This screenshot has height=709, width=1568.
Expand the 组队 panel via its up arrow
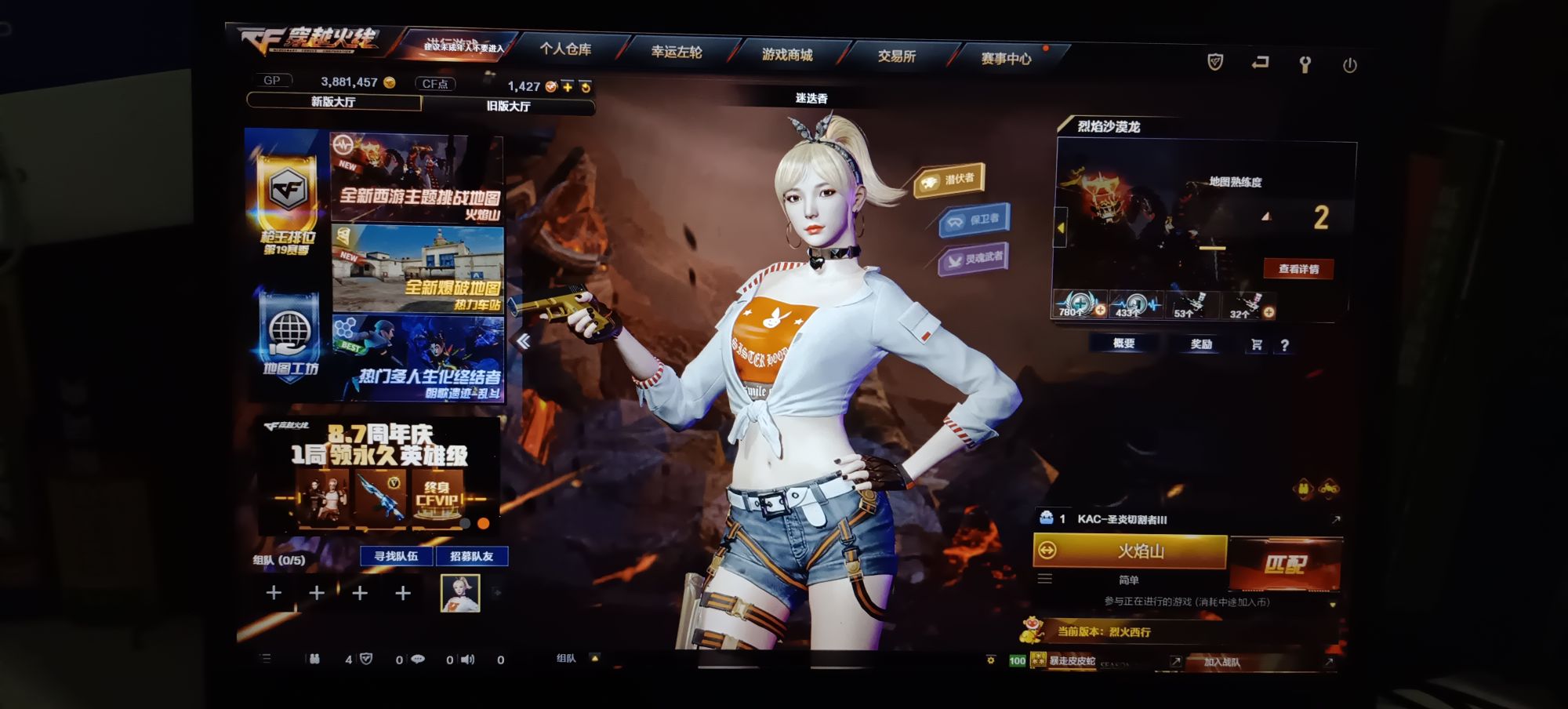coord(595,659)
